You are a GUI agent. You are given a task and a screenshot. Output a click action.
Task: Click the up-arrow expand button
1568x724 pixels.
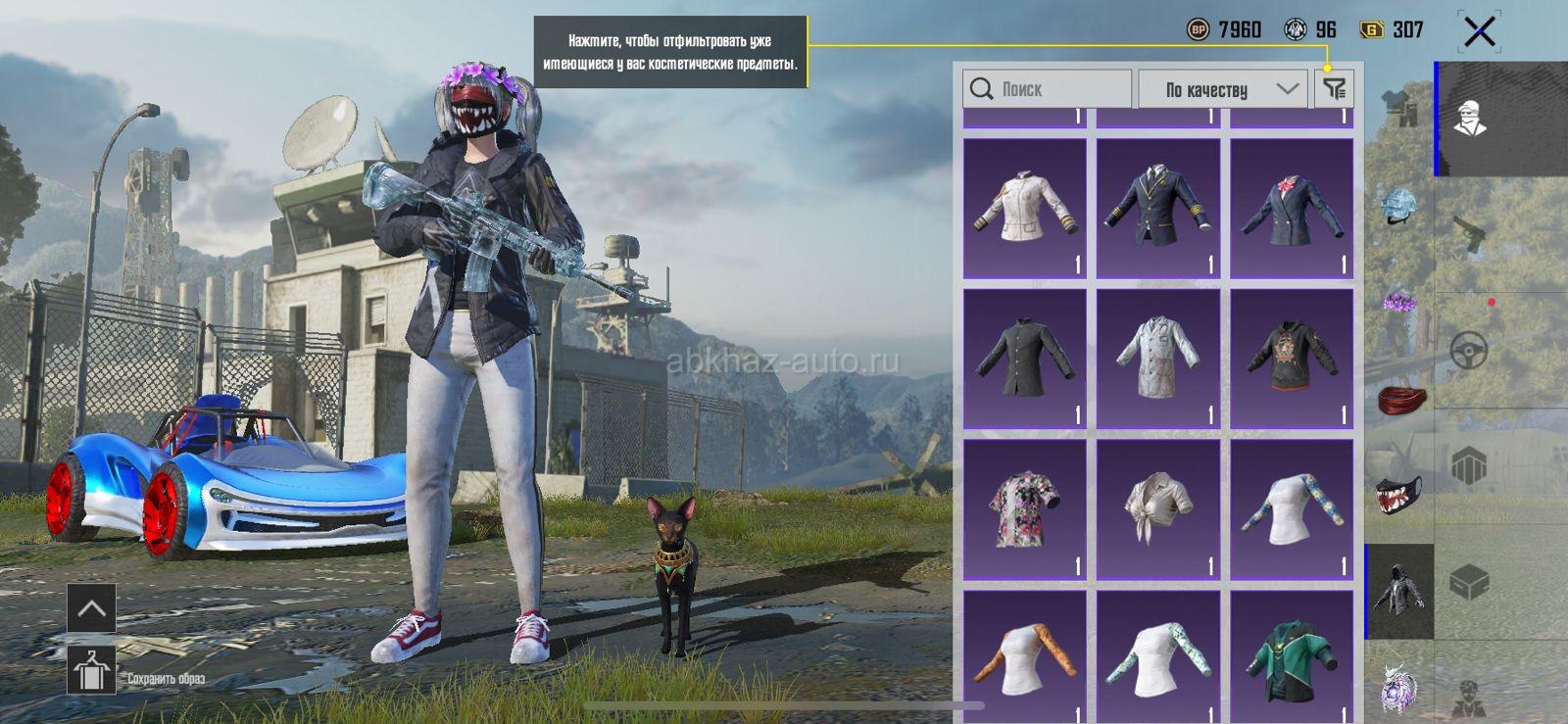coord(91,608)
